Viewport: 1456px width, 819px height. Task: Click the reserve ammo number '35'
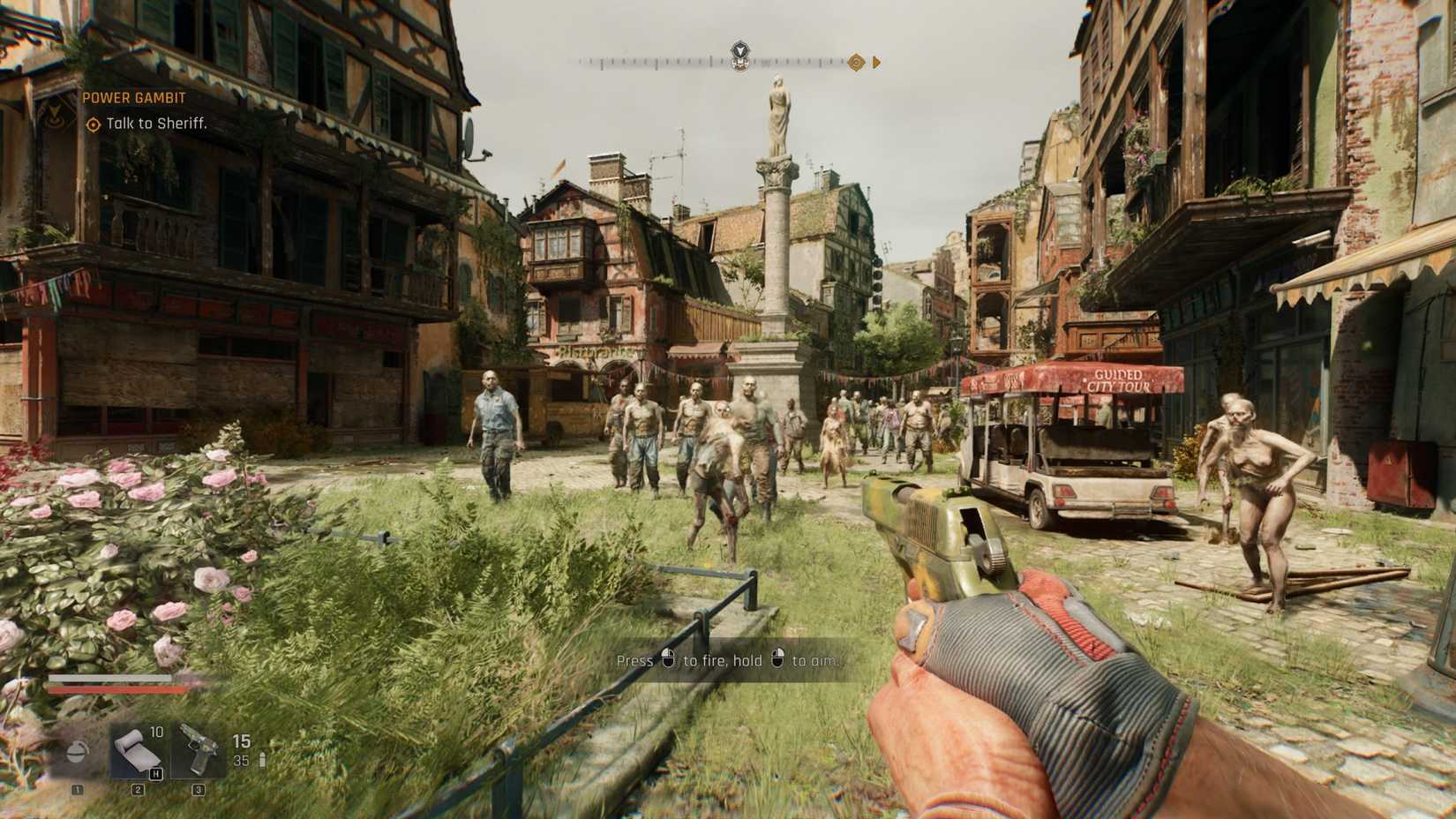click(x=240, y=760)
